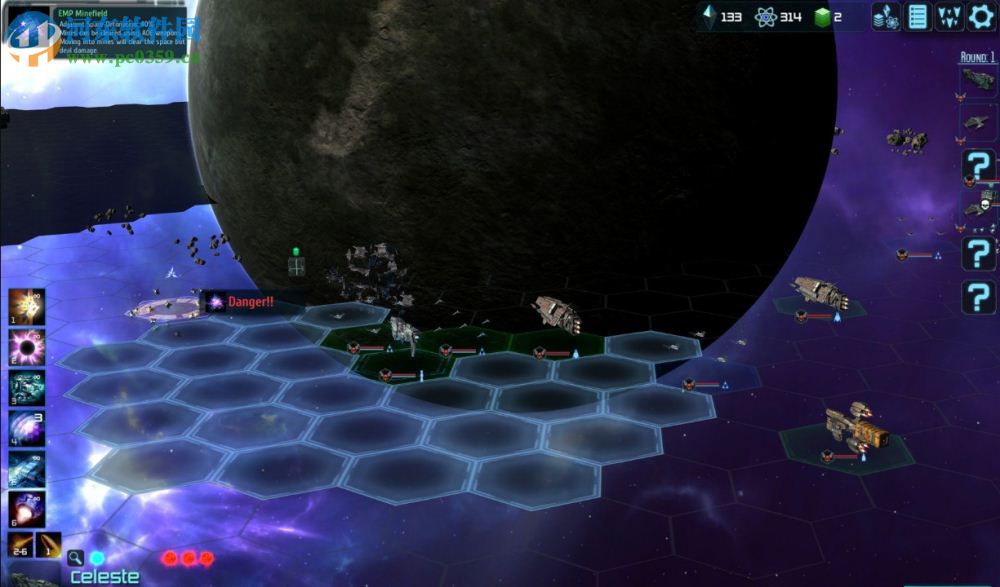Open the list panel icon in top bar
1000x587 pixels.
click(918, 16)
